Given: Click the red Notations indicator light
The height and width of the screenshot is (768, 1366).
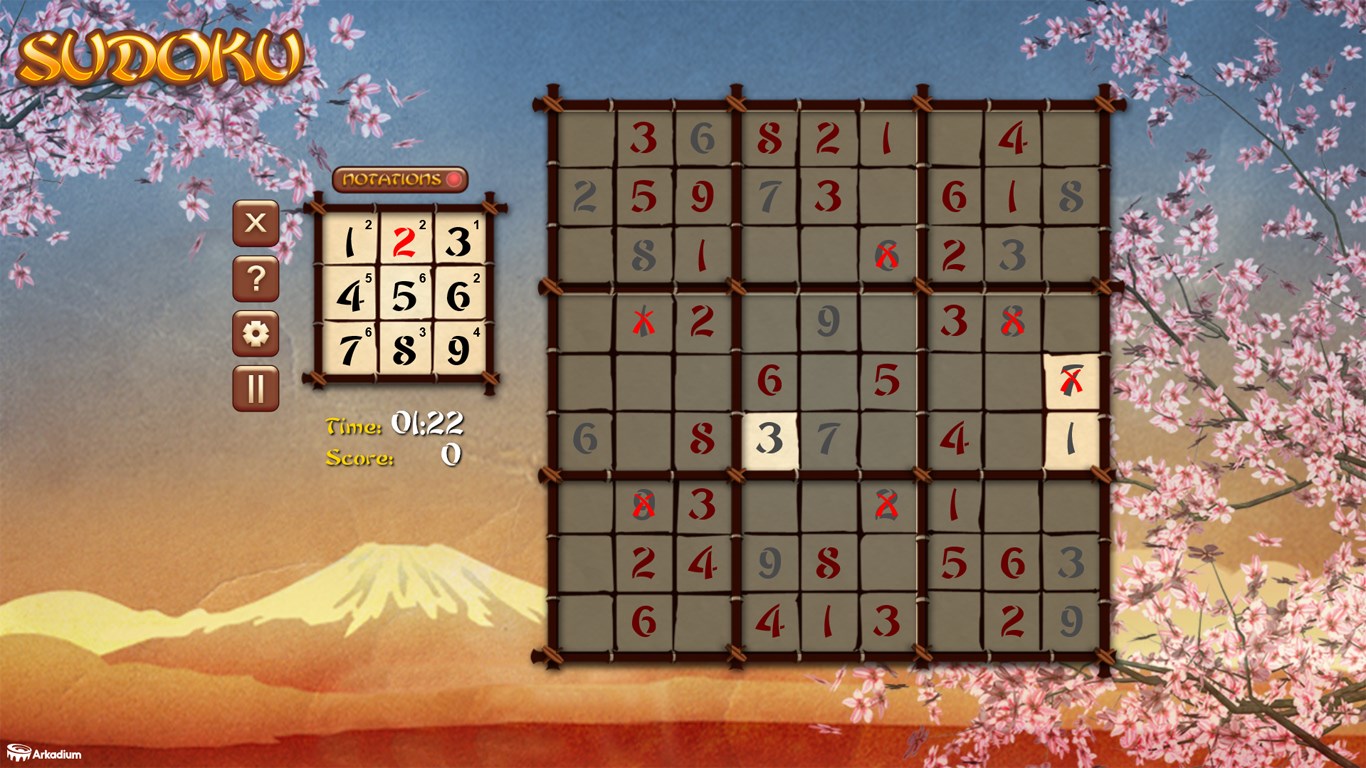Looking at the screenshot, I should point(452,180).
